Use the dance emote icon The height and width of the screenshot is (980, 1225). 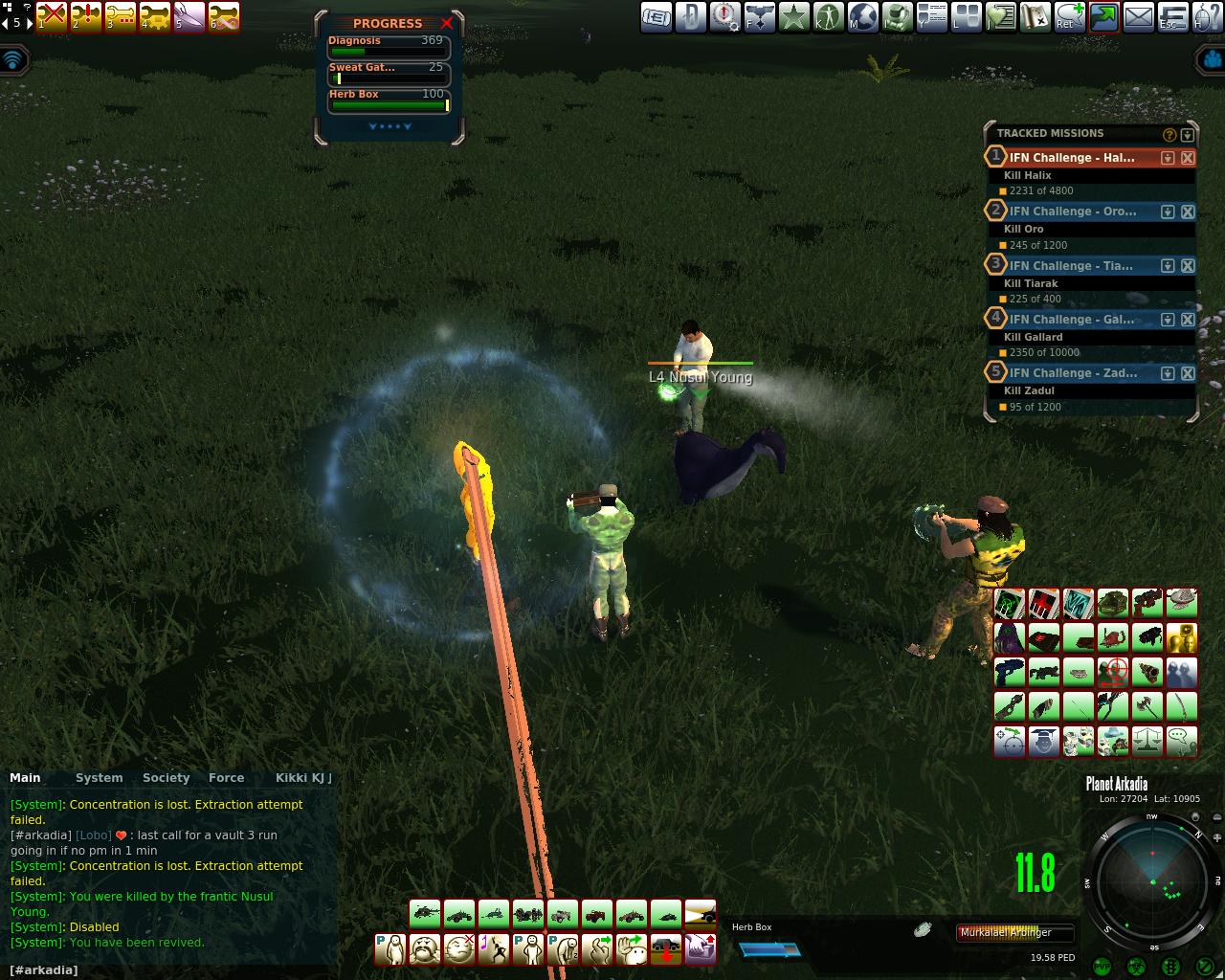[x=493, y=949]
